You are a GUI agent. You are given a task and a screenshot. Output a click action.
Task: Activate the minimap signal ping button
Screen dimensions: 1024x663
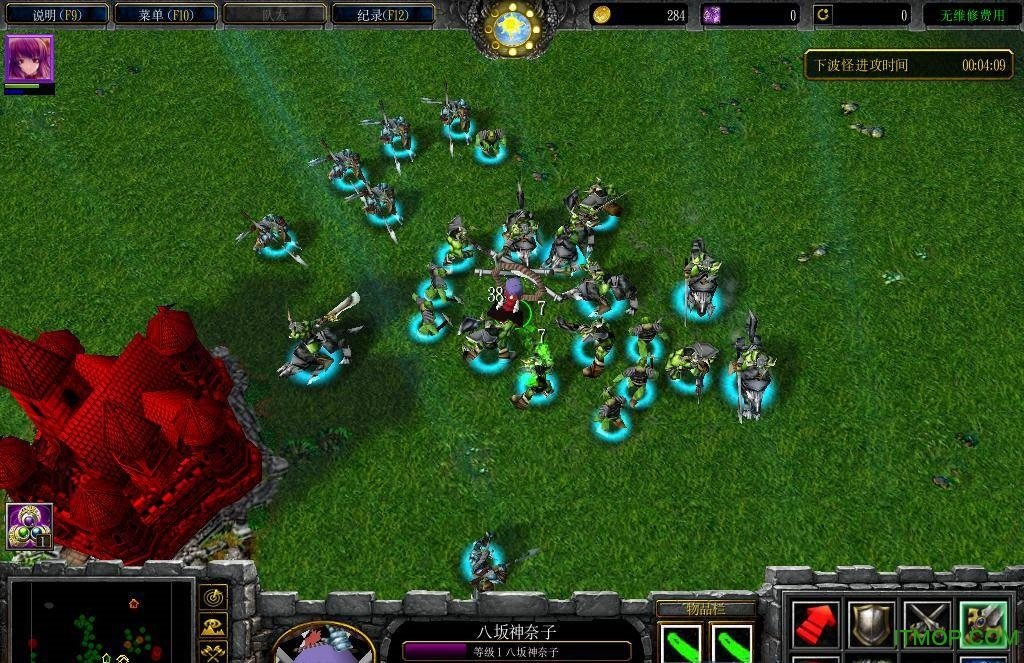(213, 598)
